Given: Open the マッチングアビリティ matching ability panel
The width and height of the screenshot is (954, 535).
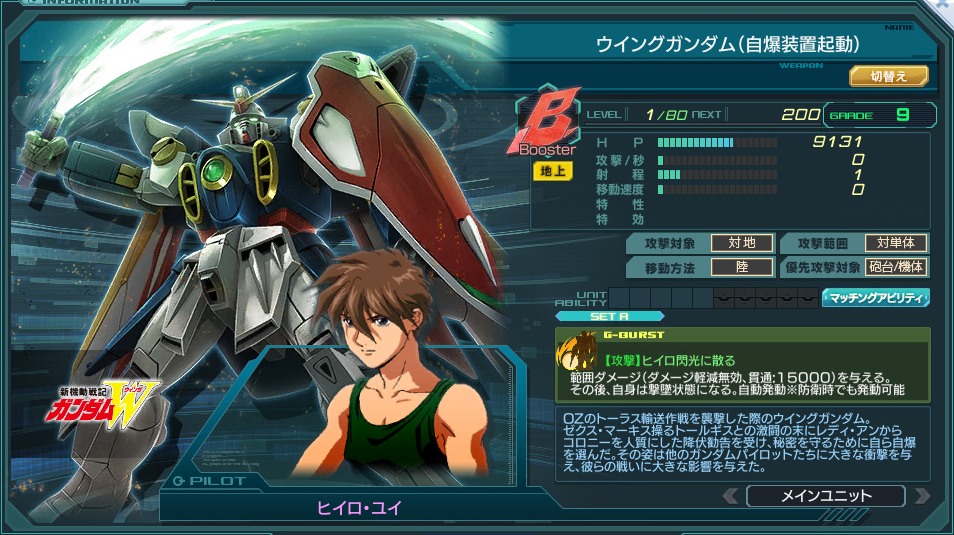Looking at the screenshot, I should pos(876,297).
